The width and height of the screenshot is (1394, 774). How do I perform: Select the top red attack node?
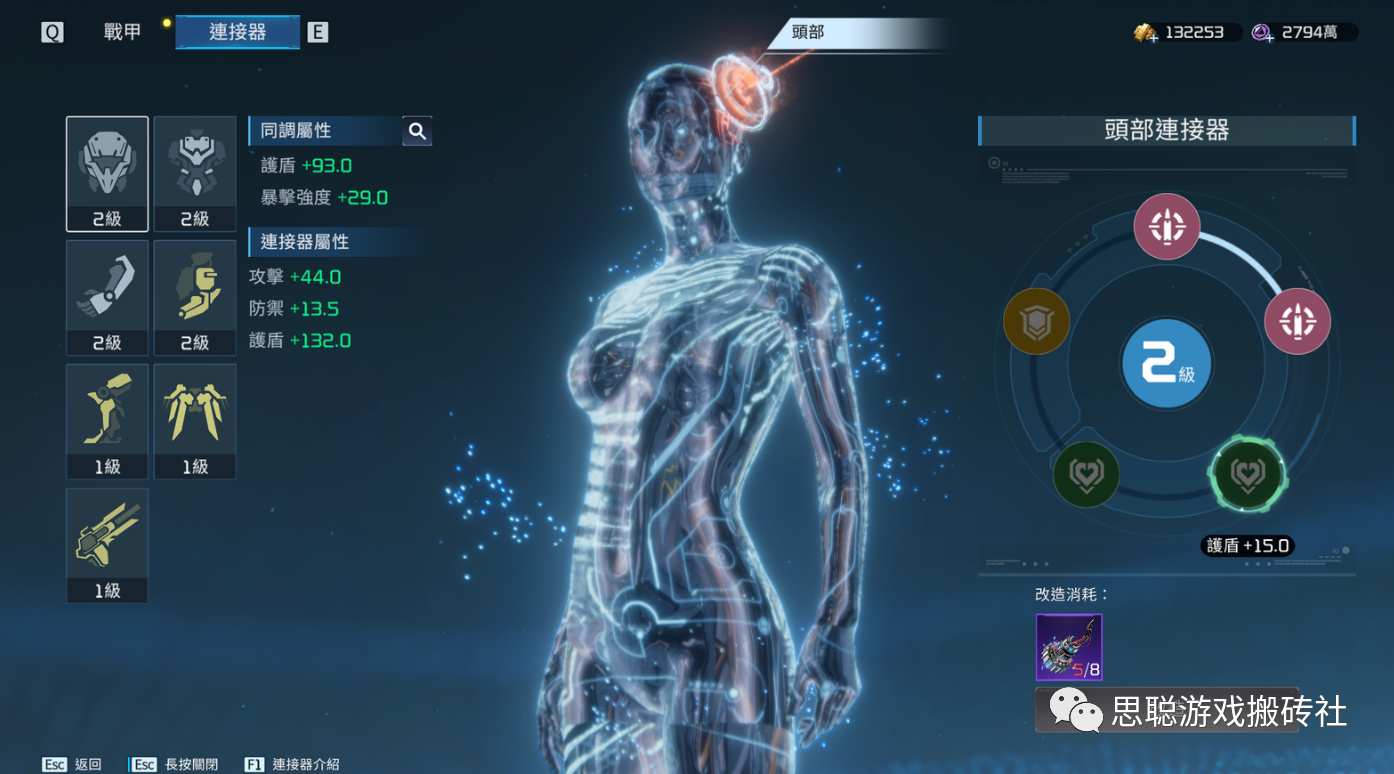click(1167, 227)
